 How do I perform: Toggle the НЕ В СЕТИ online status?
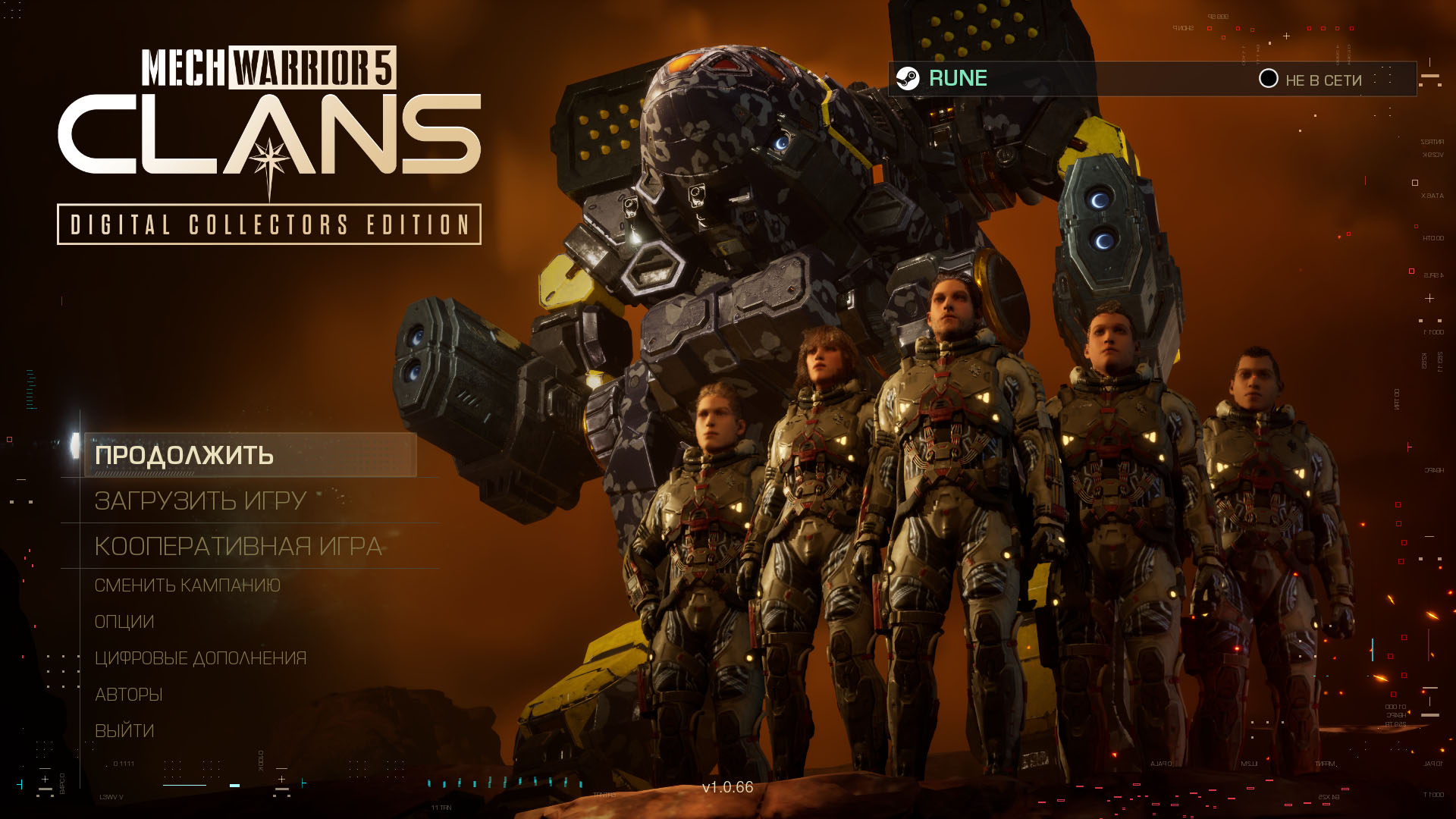[x=1322, y=80]
